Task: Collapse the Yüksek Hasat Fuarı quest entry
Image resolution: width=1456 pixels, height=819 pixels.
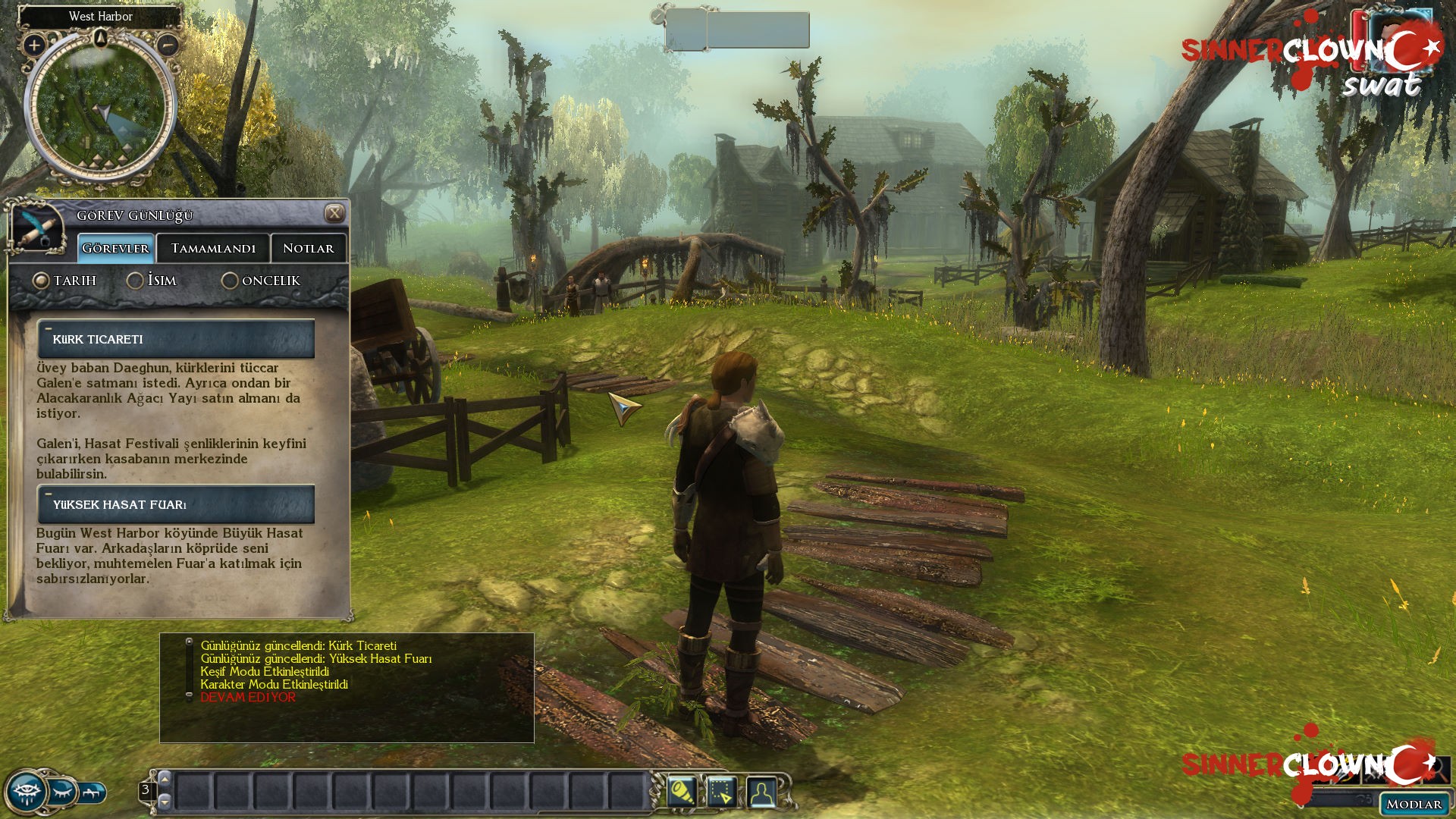Action: click(x=49, y=494)
